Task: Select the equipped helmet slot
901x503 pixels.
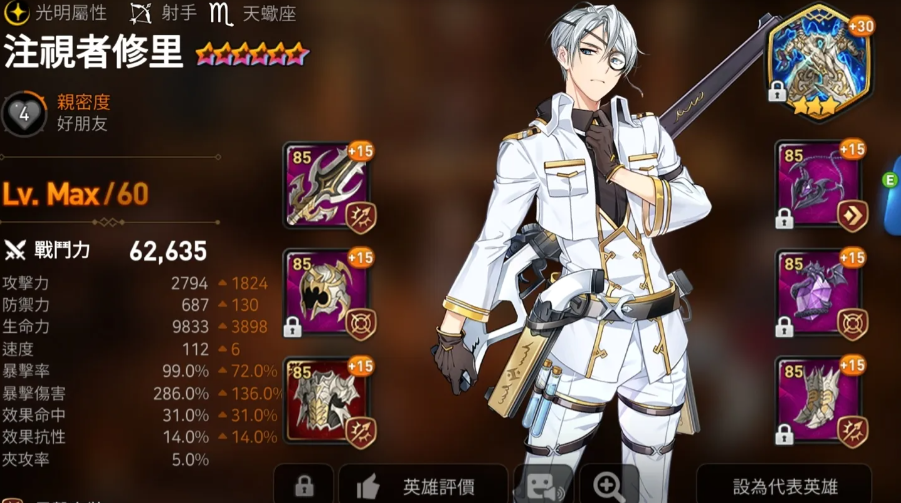Action: 327,294
